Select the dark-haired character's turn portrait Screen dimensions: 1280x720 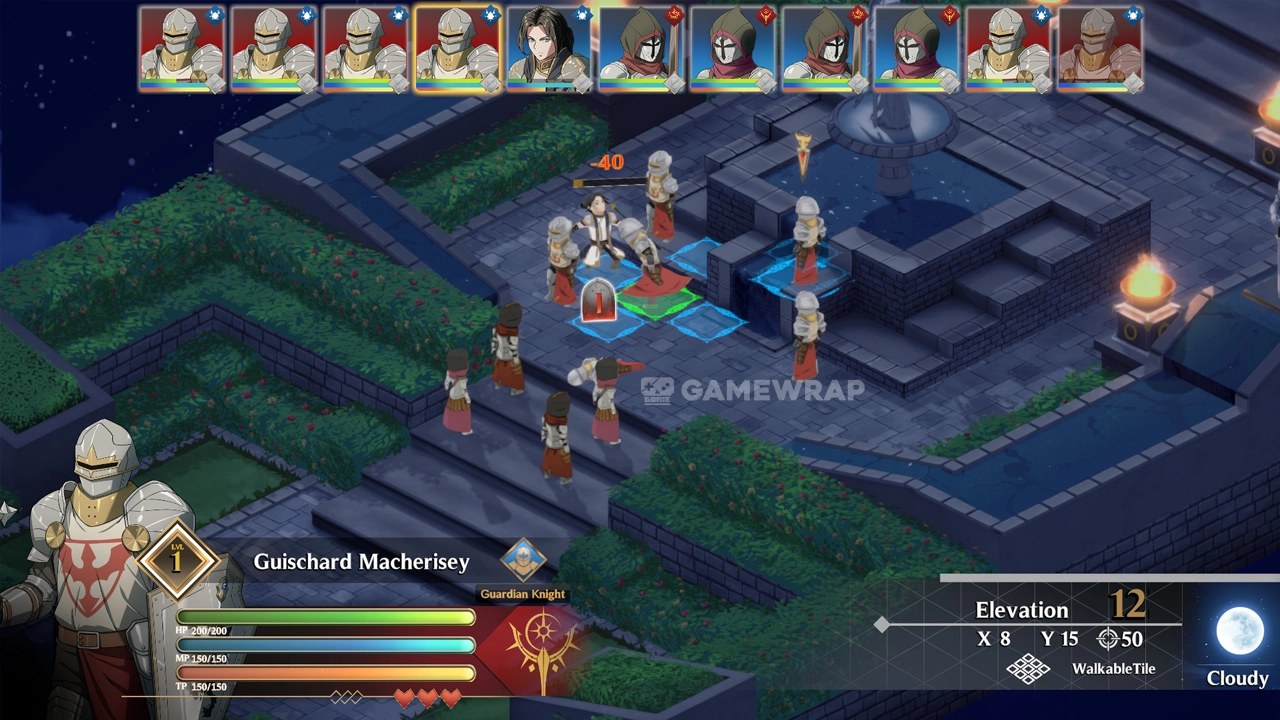549,48
